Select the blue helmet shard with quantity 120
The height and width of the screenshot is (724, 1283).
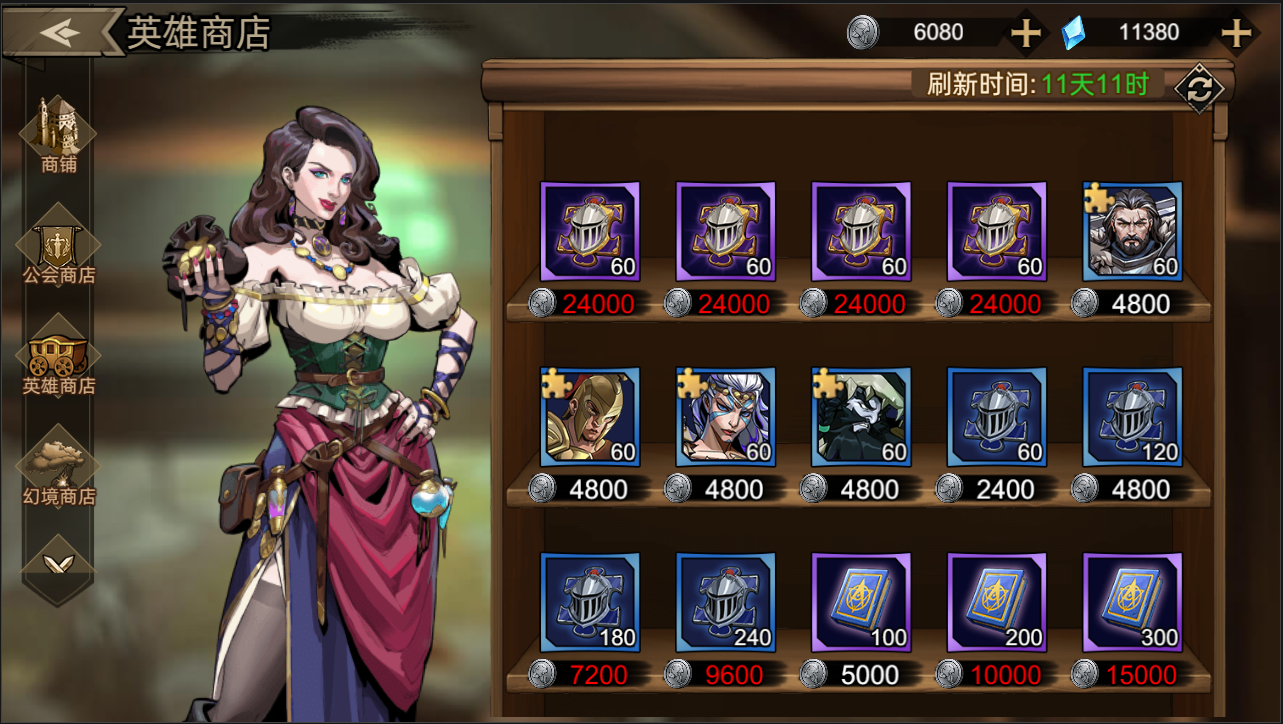click(1132, 417)
